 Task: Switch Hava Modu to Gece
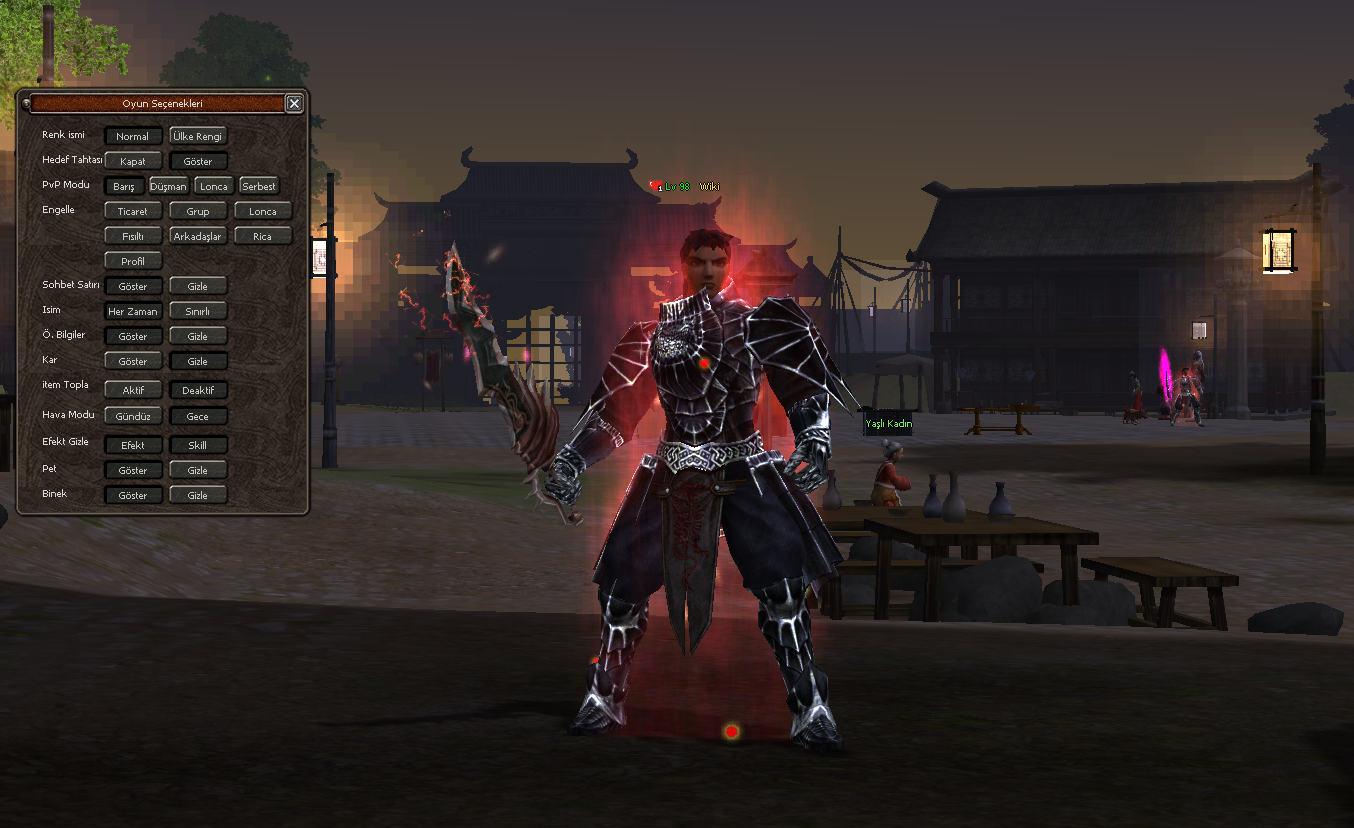click(198, 415)
